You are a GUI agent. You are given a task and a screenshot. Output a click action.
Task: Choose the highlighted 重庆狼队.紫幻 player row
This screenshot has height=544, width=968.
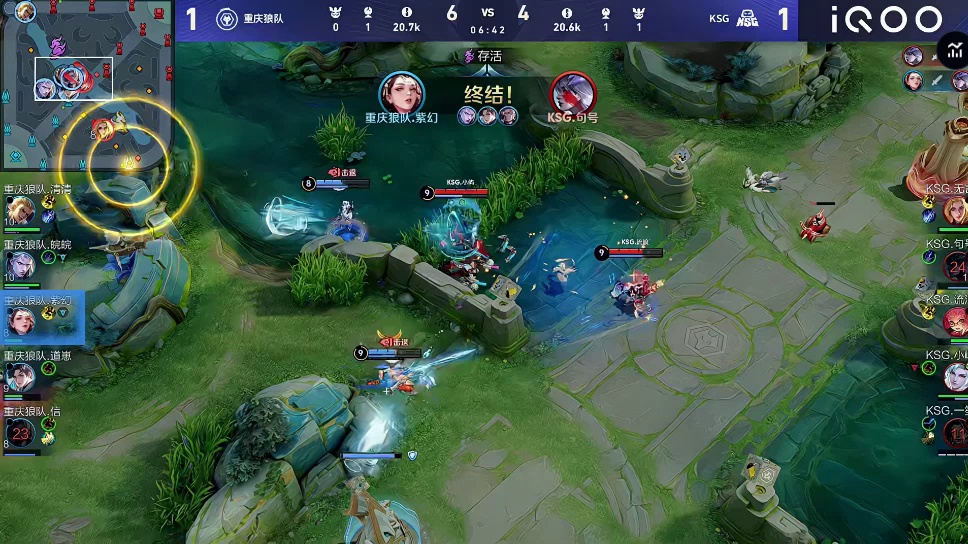tap(40, 318)
